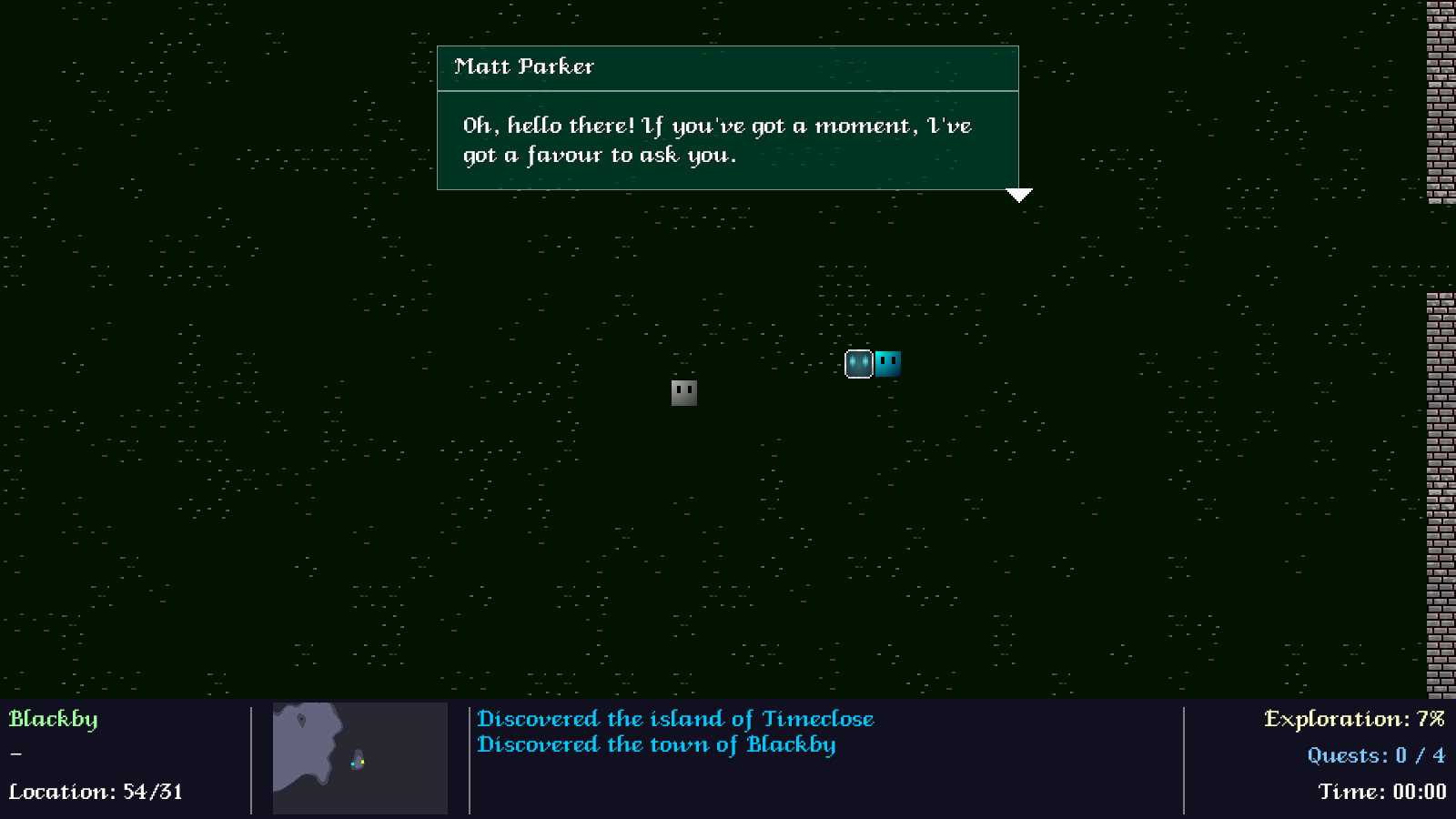Open the Quests tracker
This screenshot has width=1456, height=819.
pos(1375,755)
